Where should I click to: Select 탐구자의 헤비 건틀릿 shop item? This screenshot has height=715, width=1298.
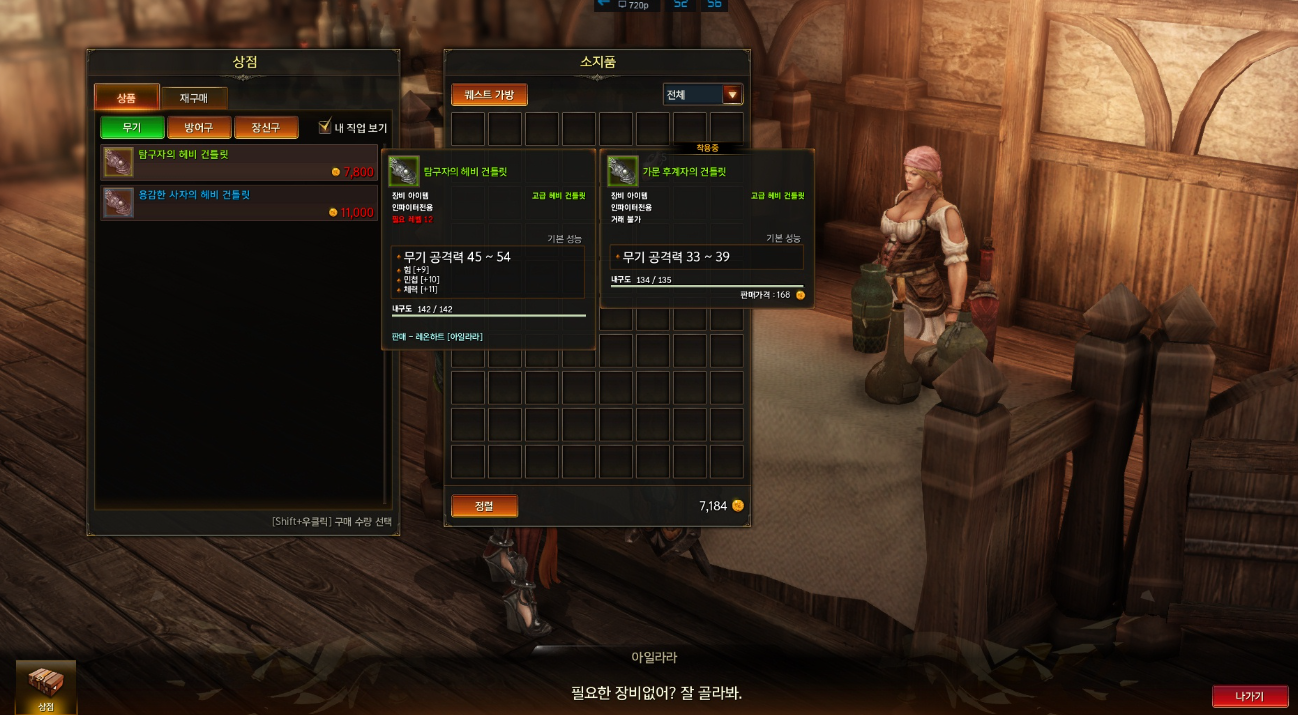click(240, 162)
